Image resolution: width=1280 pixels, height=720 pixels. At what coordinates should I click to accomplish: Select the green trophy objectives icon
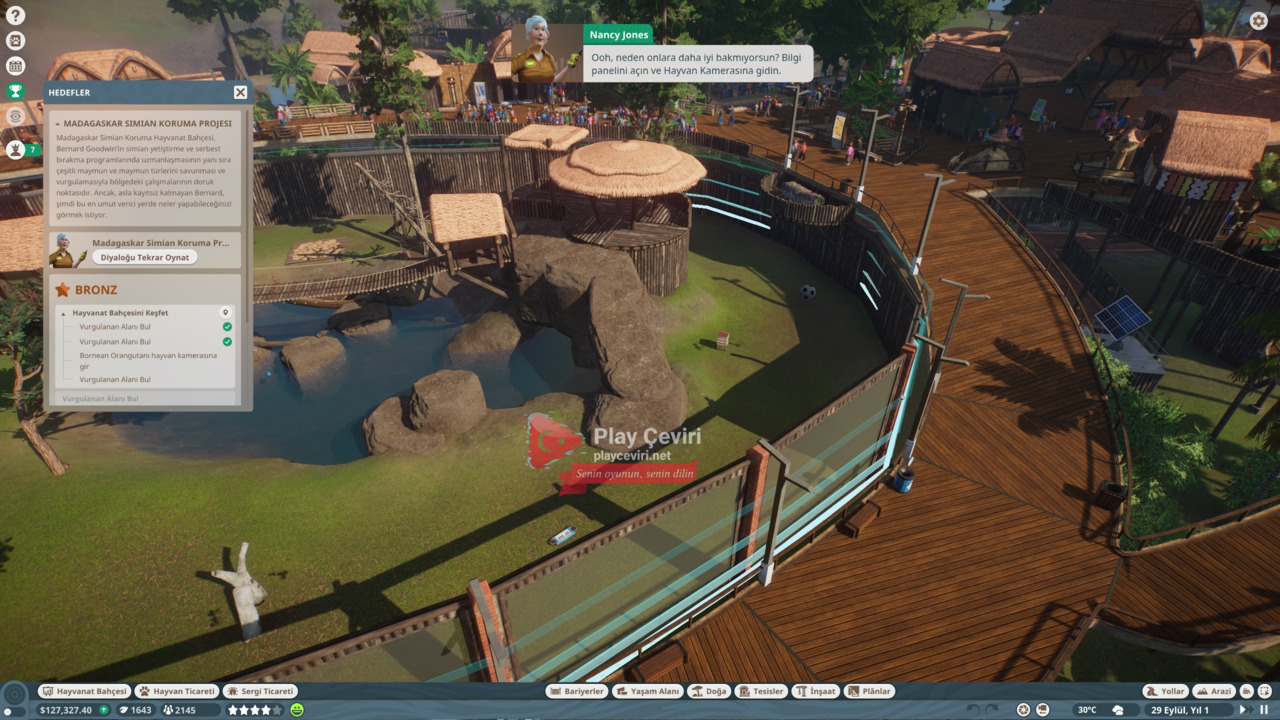click(15, 91)
